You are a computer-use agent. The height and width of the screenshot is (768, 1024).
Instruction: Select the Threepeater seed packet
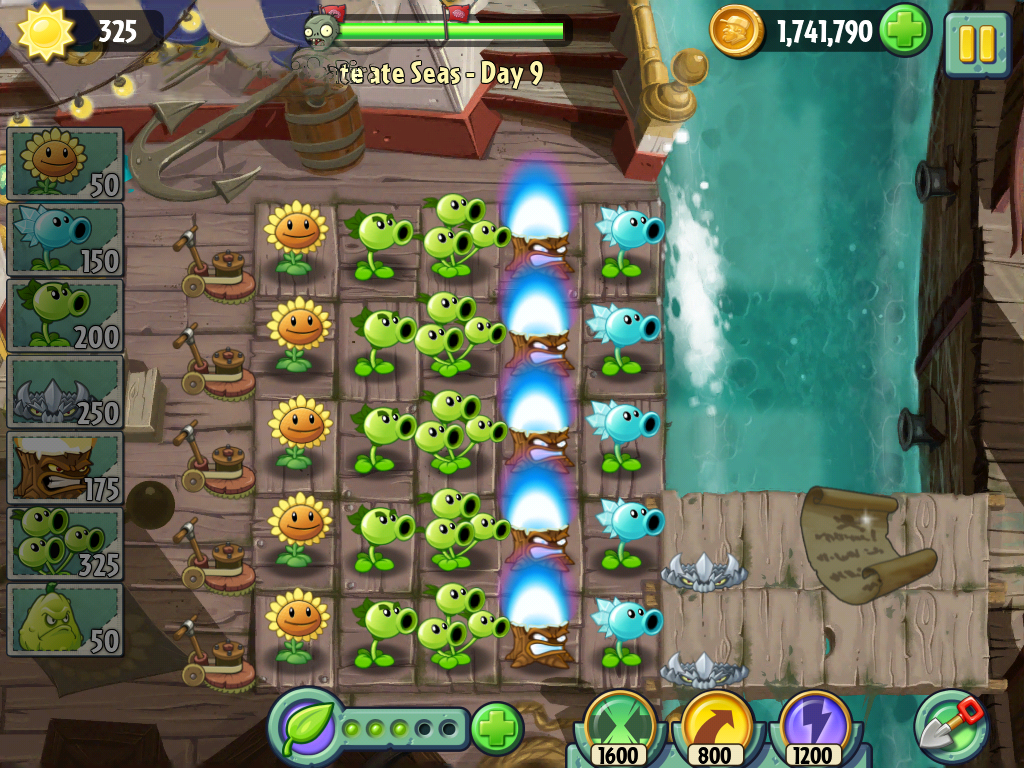[65, 543]
